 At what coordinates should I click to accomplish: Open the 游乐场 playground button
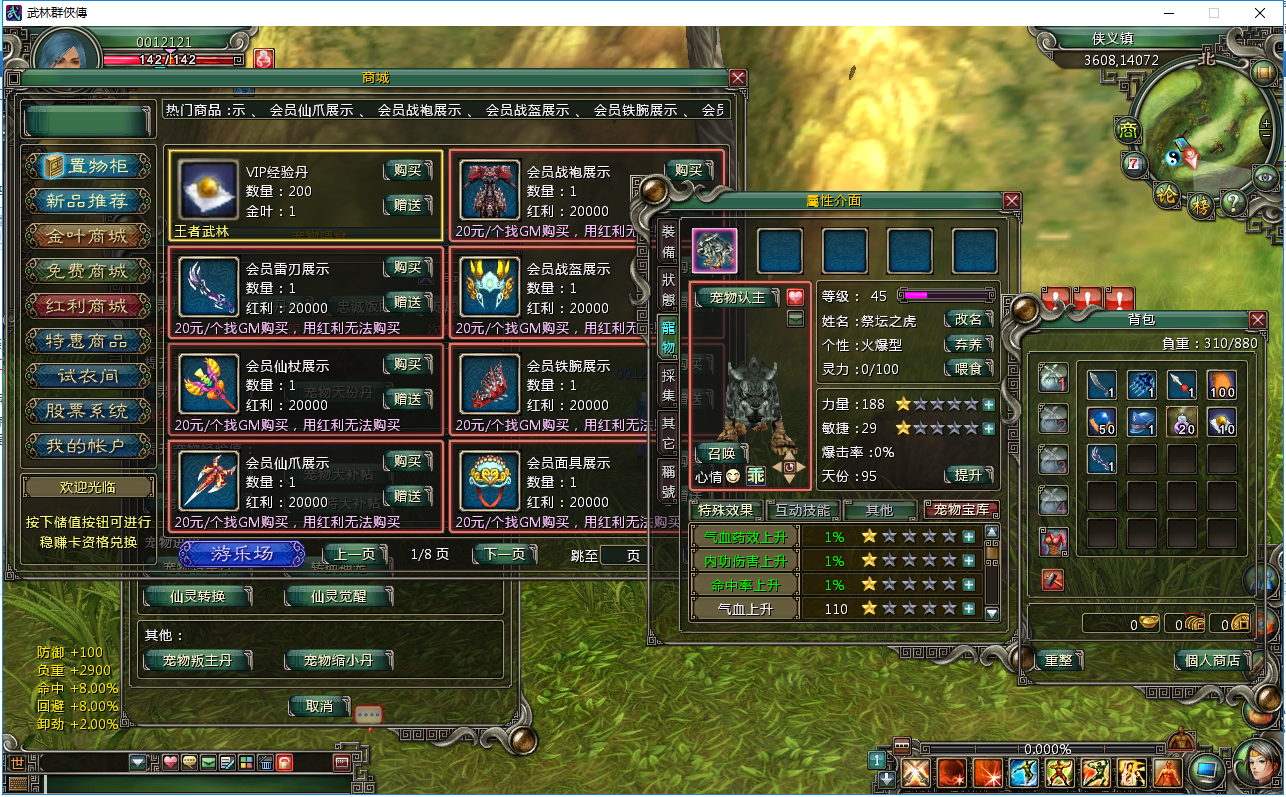click(x=242, y=554)
